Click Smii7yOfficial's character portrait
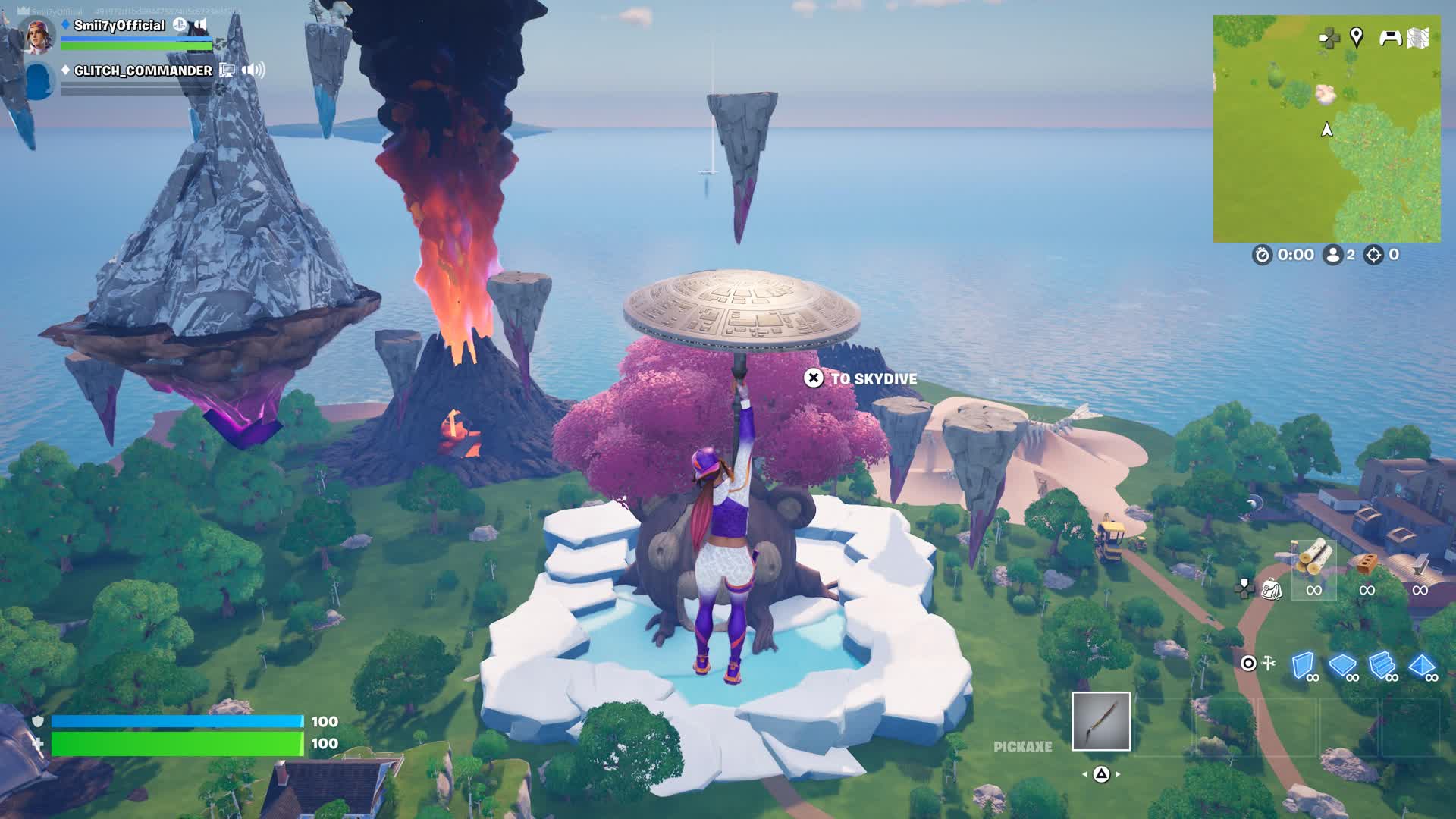Screen dimensions: 1456x819 [38, 34]
